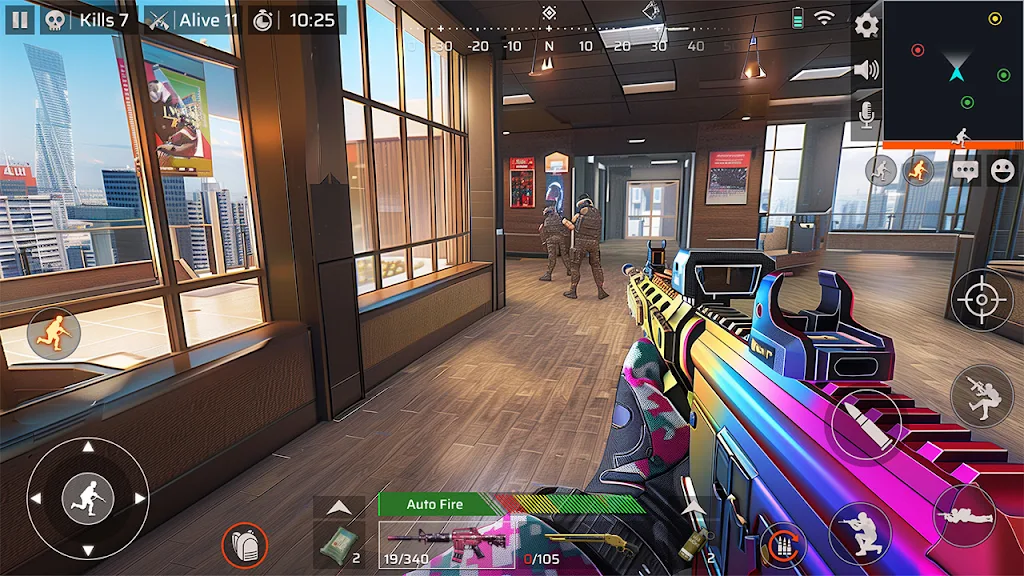Screen dimensions: 1024x576
Task: Open the smiley emote menu
Action: (1002, 170)
